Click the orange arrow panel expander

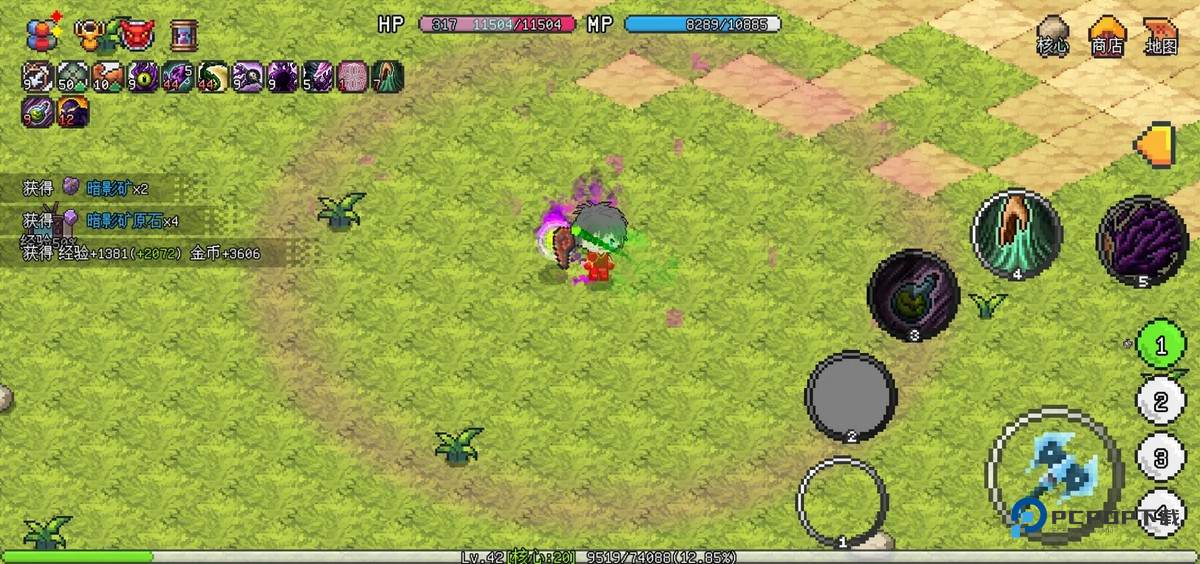pyautogui.click(x=1155, y=143)
